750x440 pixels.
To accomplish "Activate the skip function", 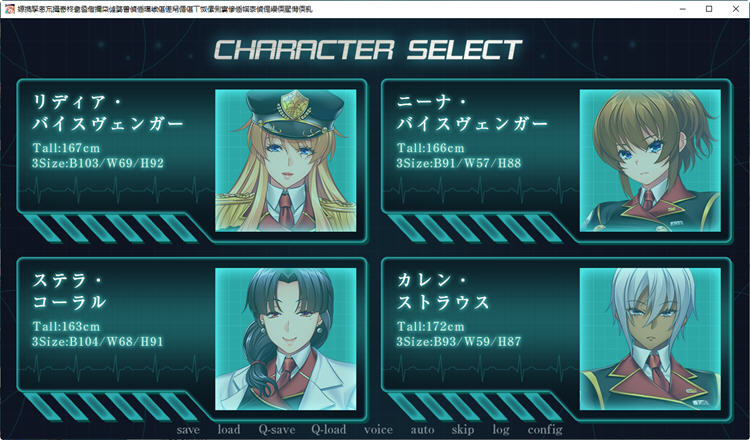I will (462, 429).
